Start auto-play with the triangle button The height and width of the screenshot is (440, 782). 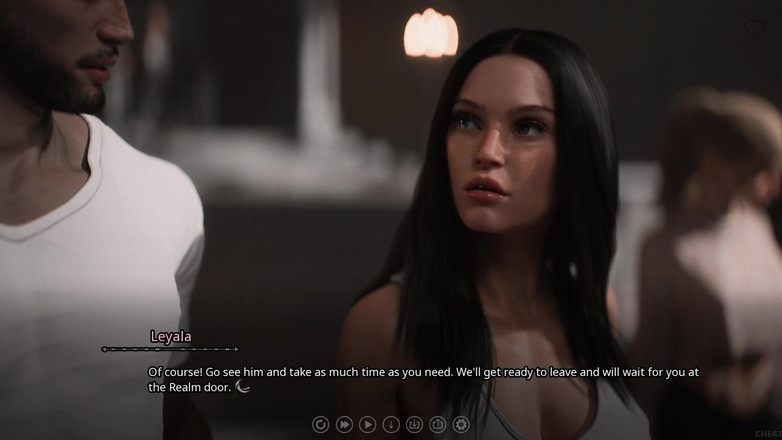tap(367, 424)
